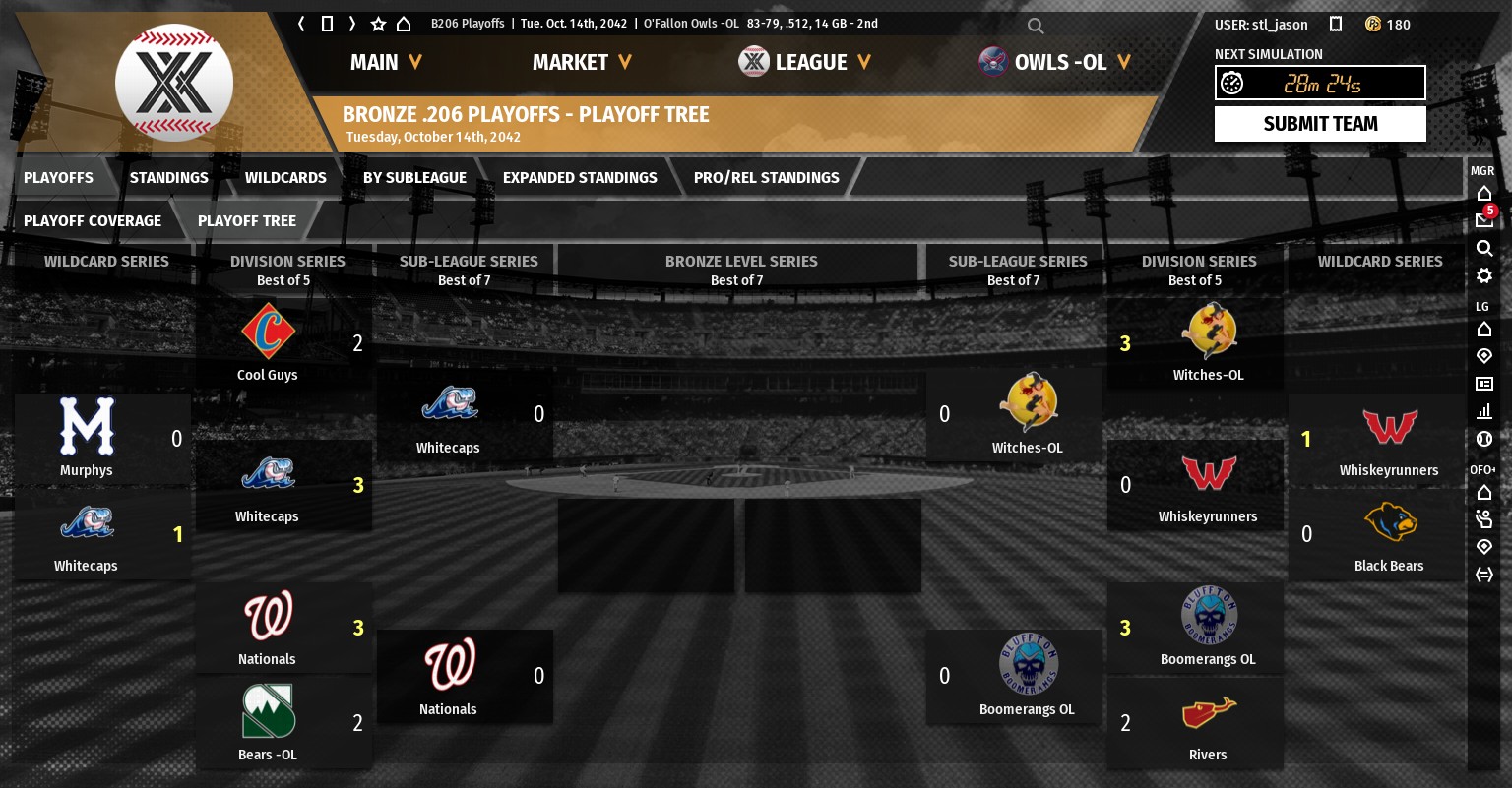Select the Cool Guys team logo
The height and width of the screenshot is (788, 1512).
pos(268,332)
